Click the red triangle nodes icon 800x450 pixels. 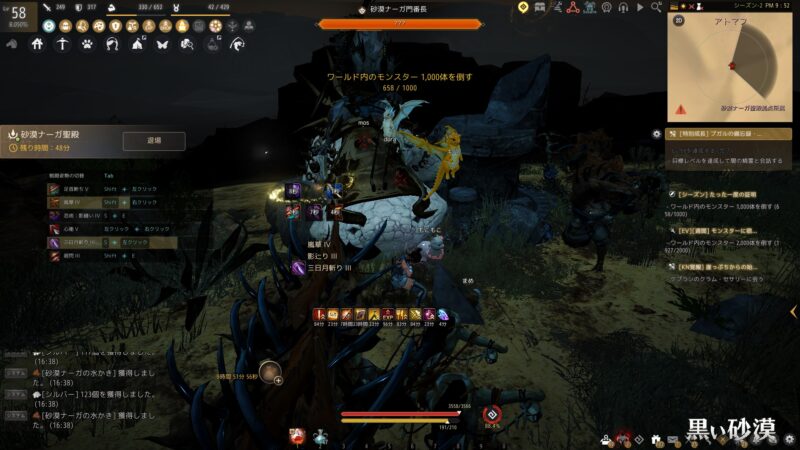pyautogui.click(x=573, y=7)
